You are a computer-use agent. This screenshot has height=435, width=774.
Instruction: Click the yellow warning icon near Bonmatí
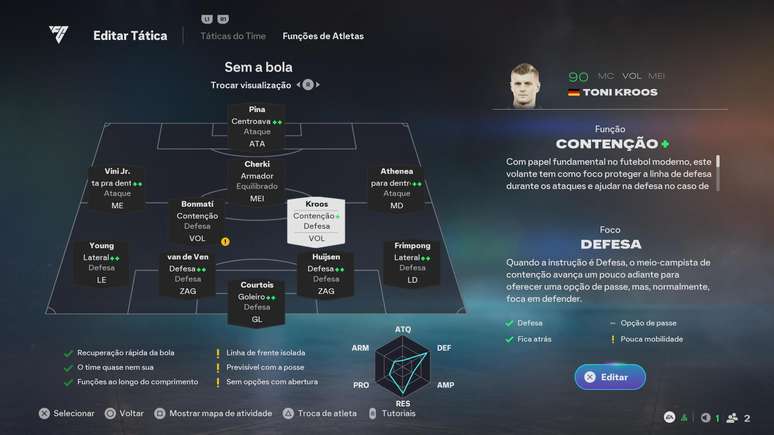point(226,241)
